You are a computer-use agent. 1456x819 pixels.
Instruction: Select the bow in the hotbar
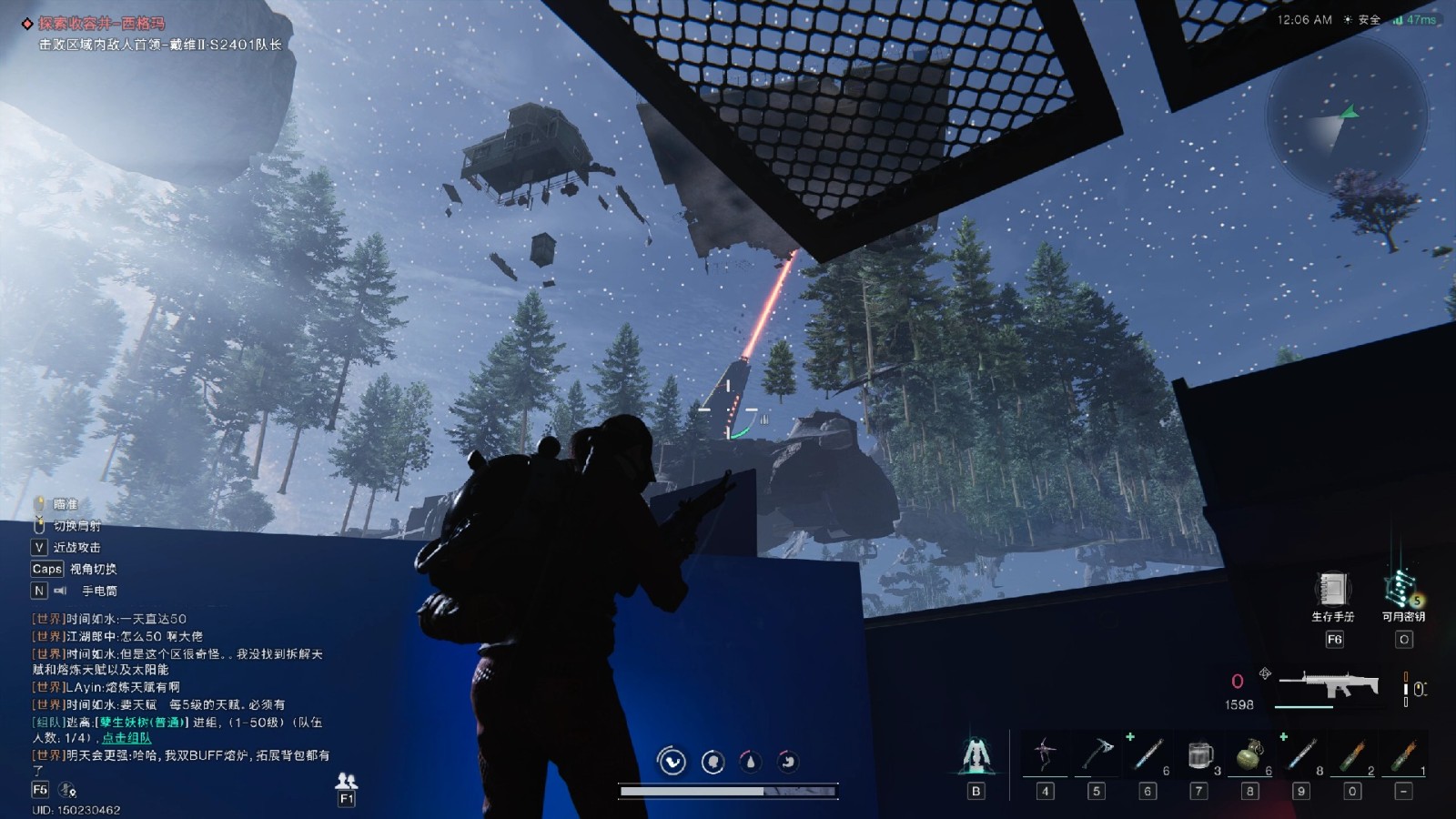tap(1045, 755)
